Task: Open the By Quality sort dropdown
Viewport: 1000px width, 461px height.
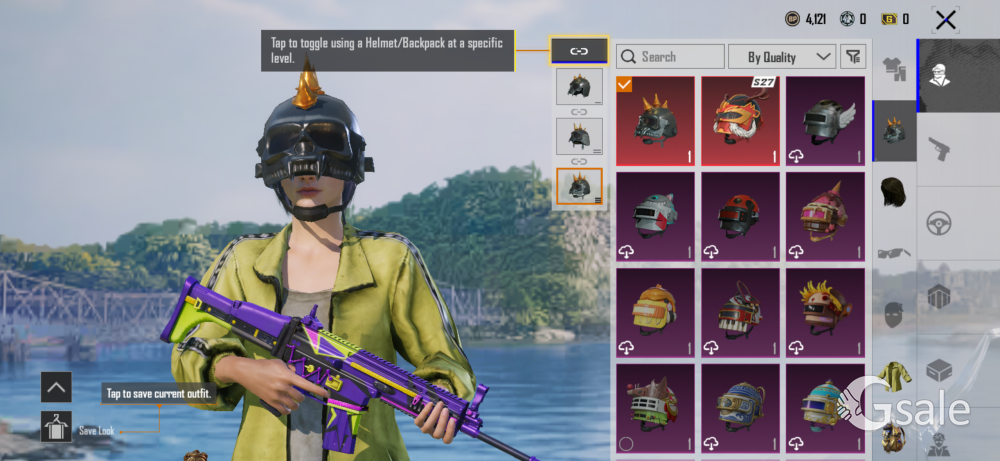Action: [782, 57]
